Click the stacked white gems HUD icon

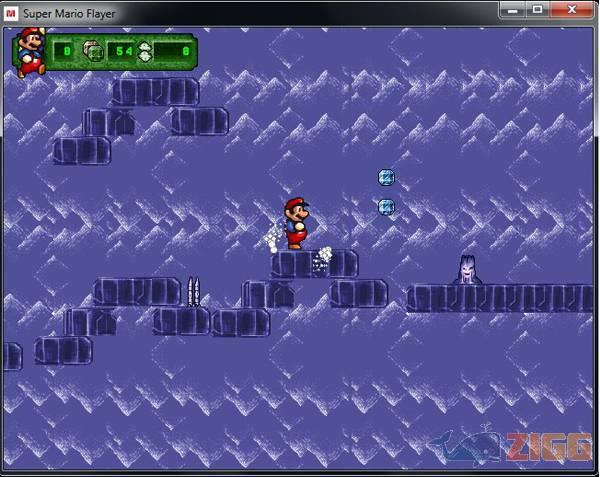pyautogui.click(x=144, y=51)
